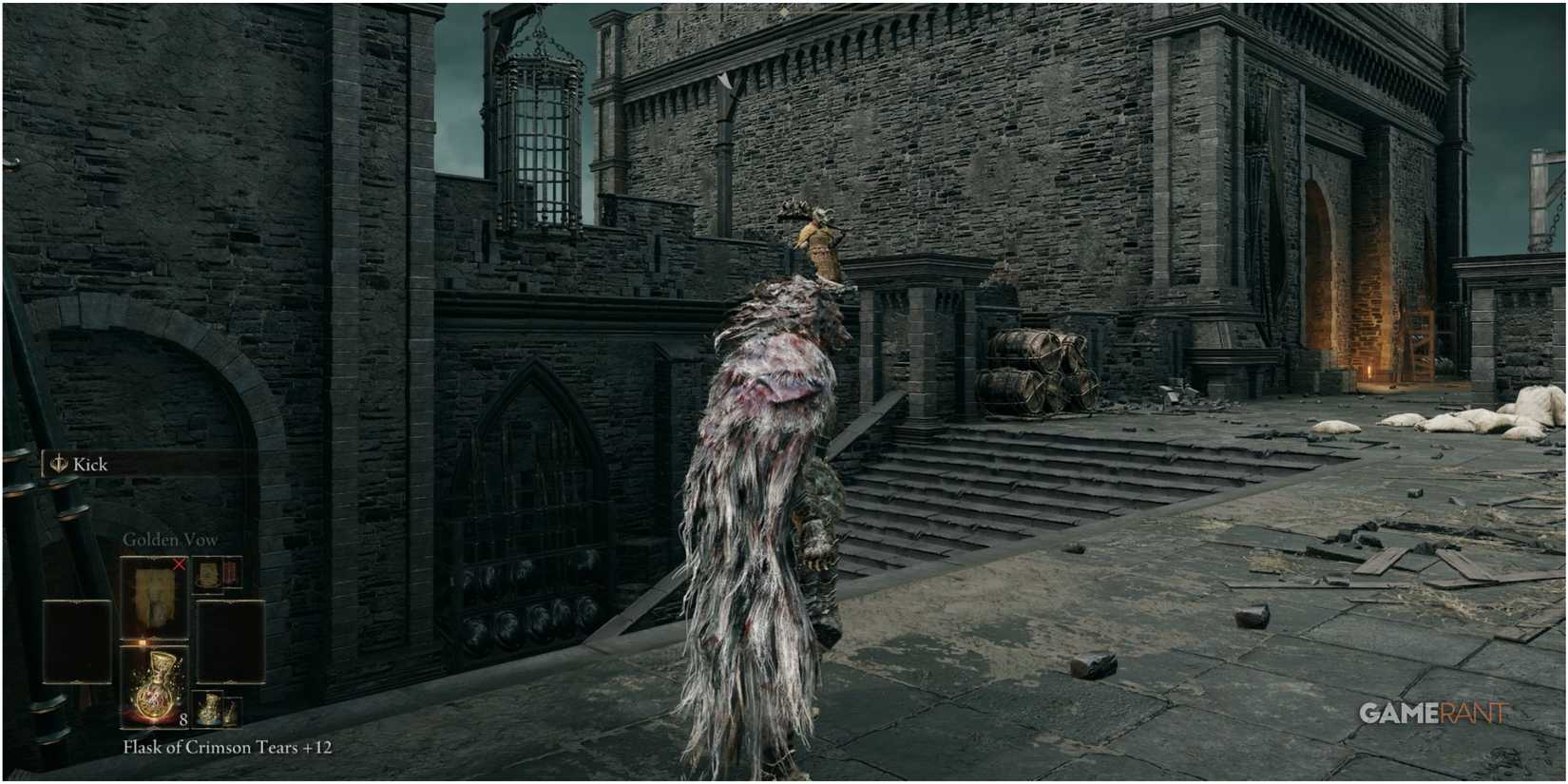The image size is (1568, 784).
Task: Click the Golden Vow label text
Action: pyautogui.click(x=171, y=539)
